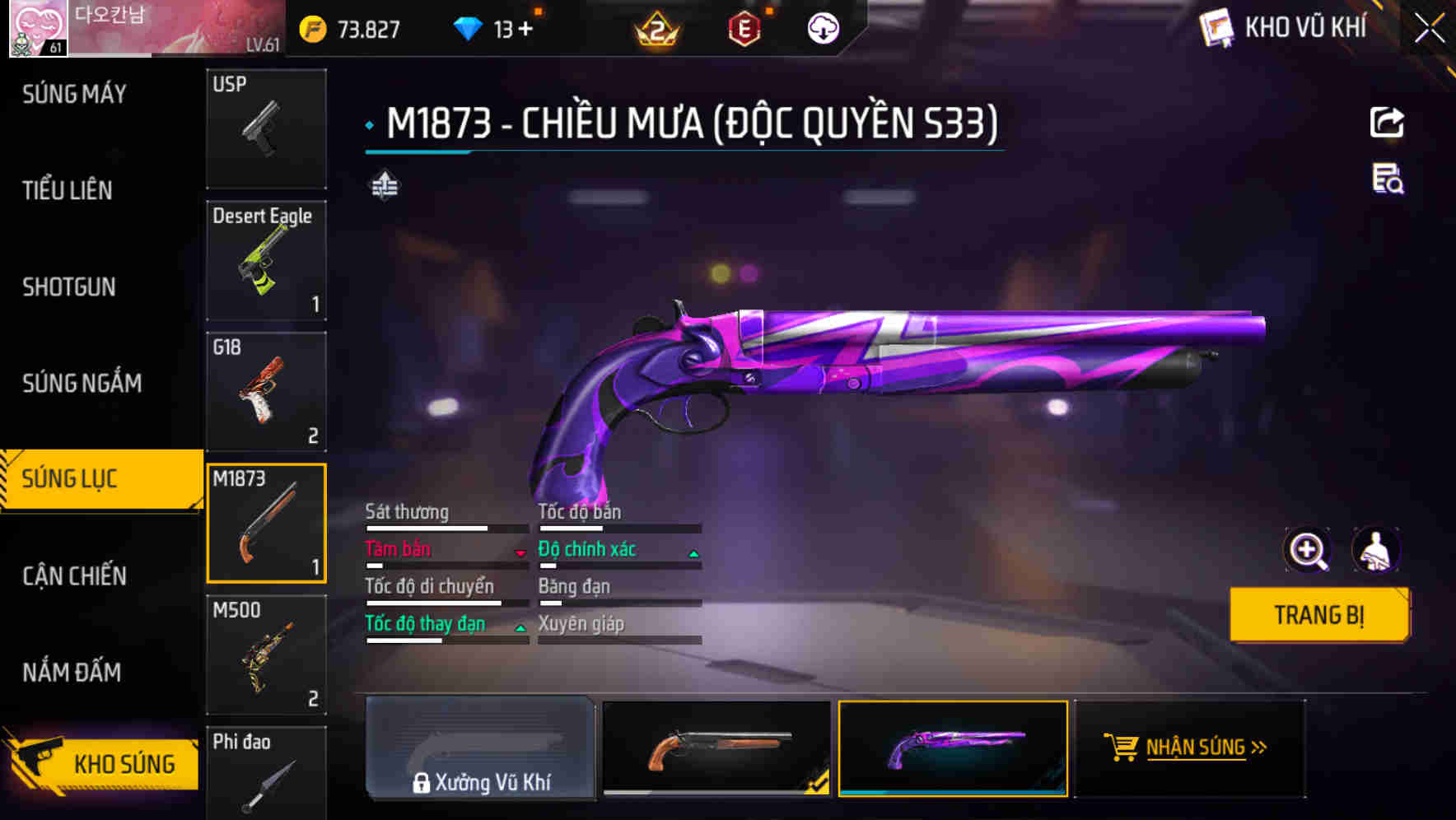Open the SÚNG NGẮM weapon tab

80,383
